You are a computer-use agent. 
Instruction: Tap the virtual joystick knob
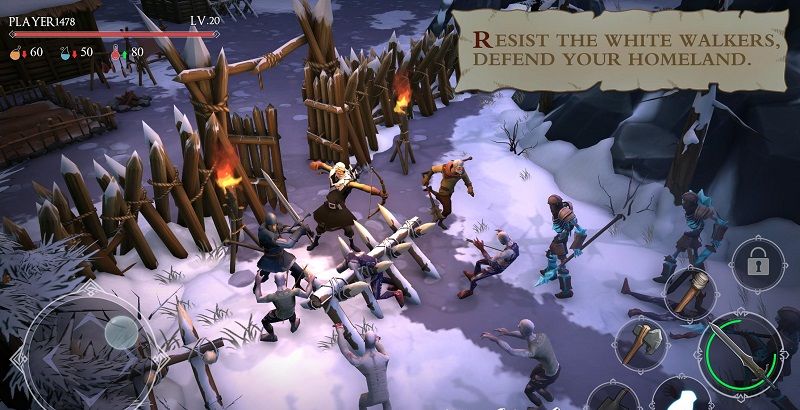pos(121,331)
